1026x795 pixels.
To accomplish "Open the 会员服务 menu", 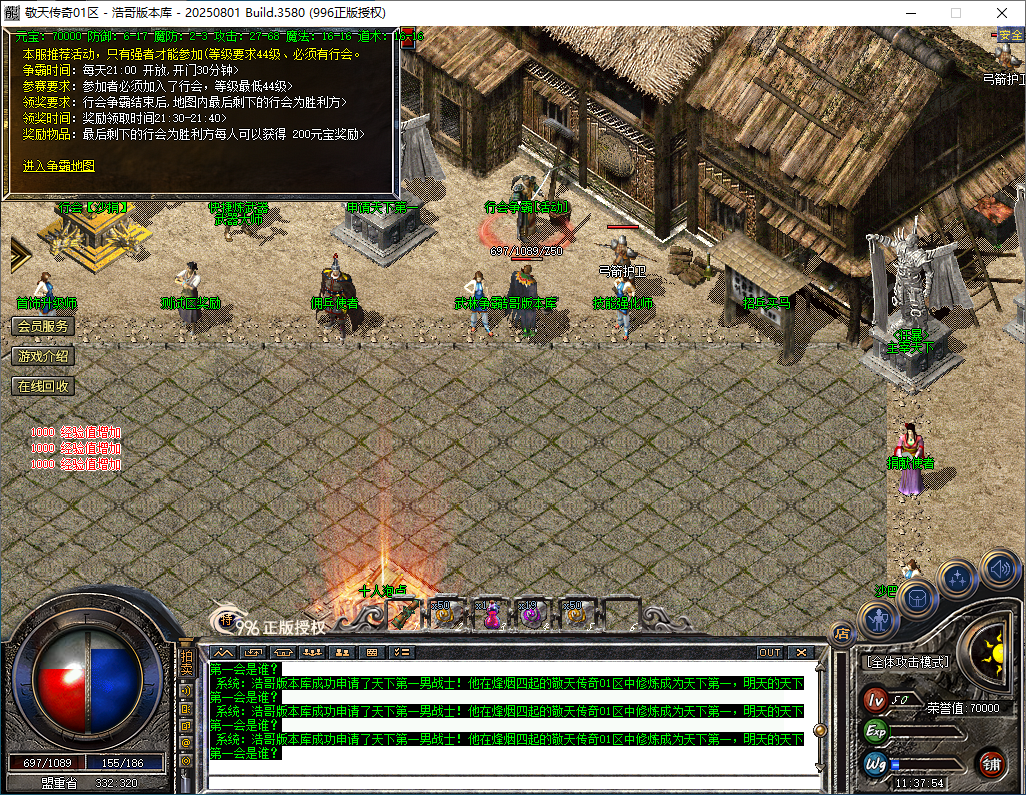I will click(43, 326).
